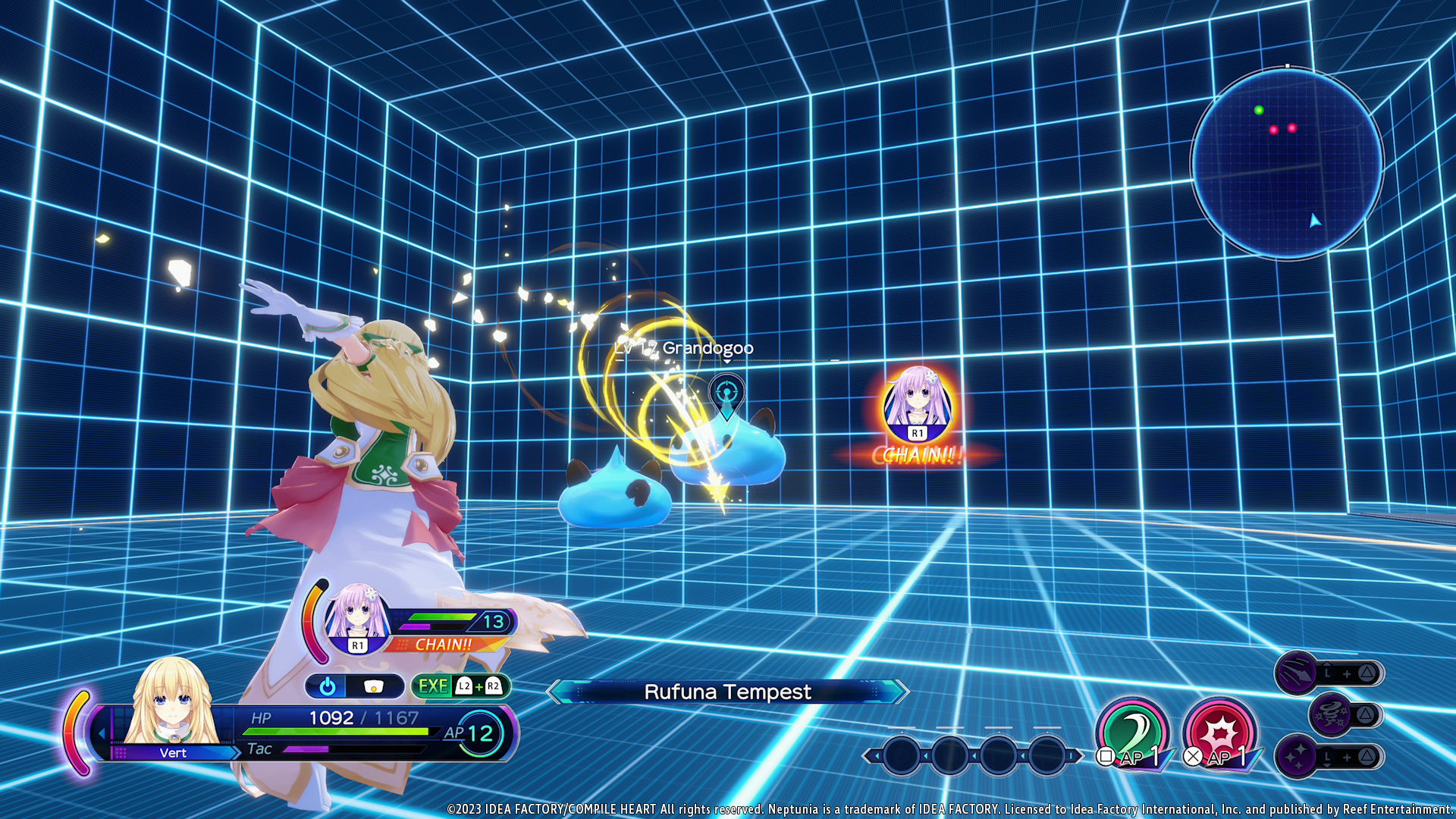Switch to Nepgear's chain portrait in party panel
The width and height of the screenshot is (1456, 819).
pos(357,616)
